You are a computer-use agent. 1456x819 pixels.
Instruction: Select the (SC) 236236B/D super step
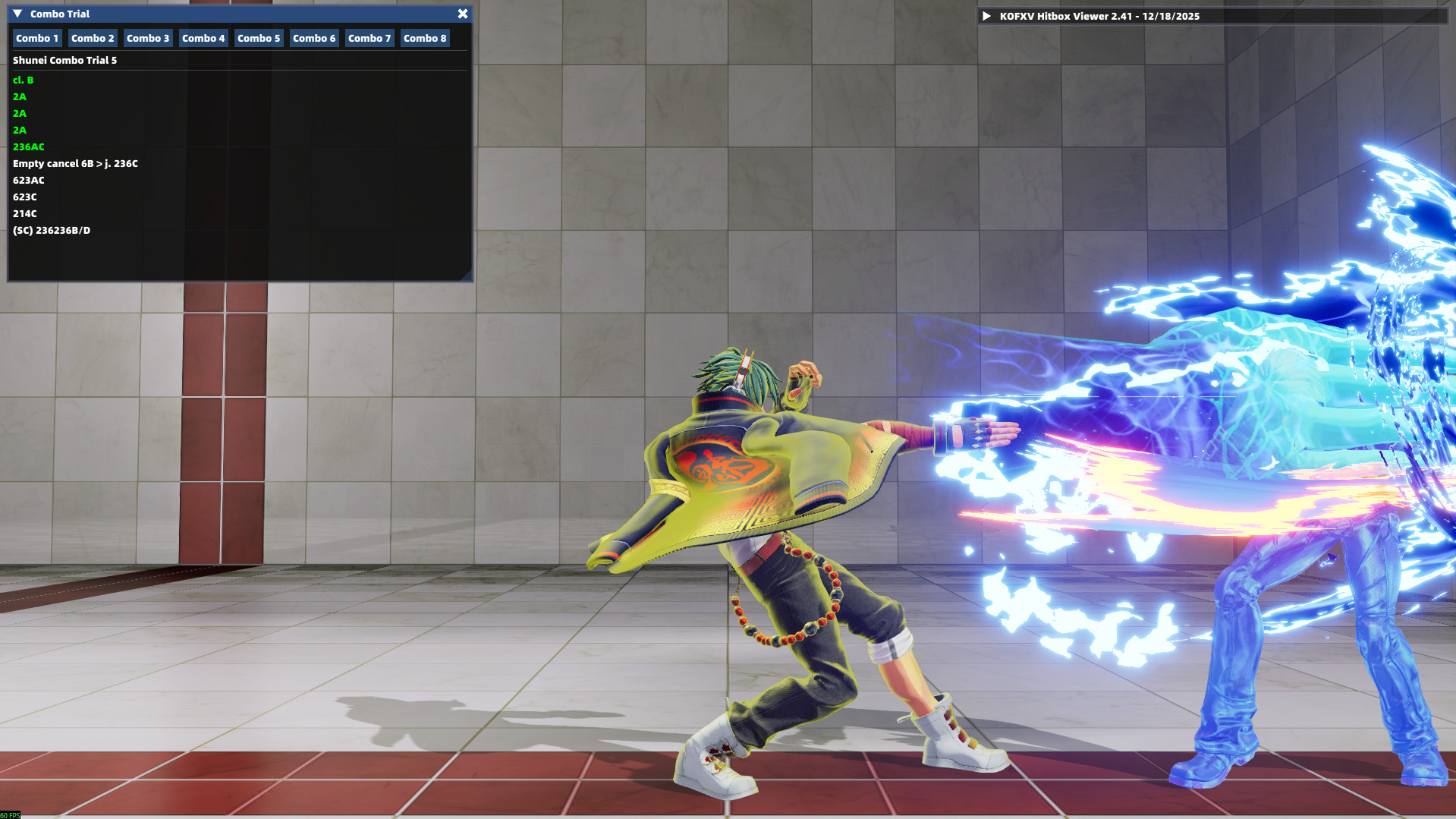[51, 230]
